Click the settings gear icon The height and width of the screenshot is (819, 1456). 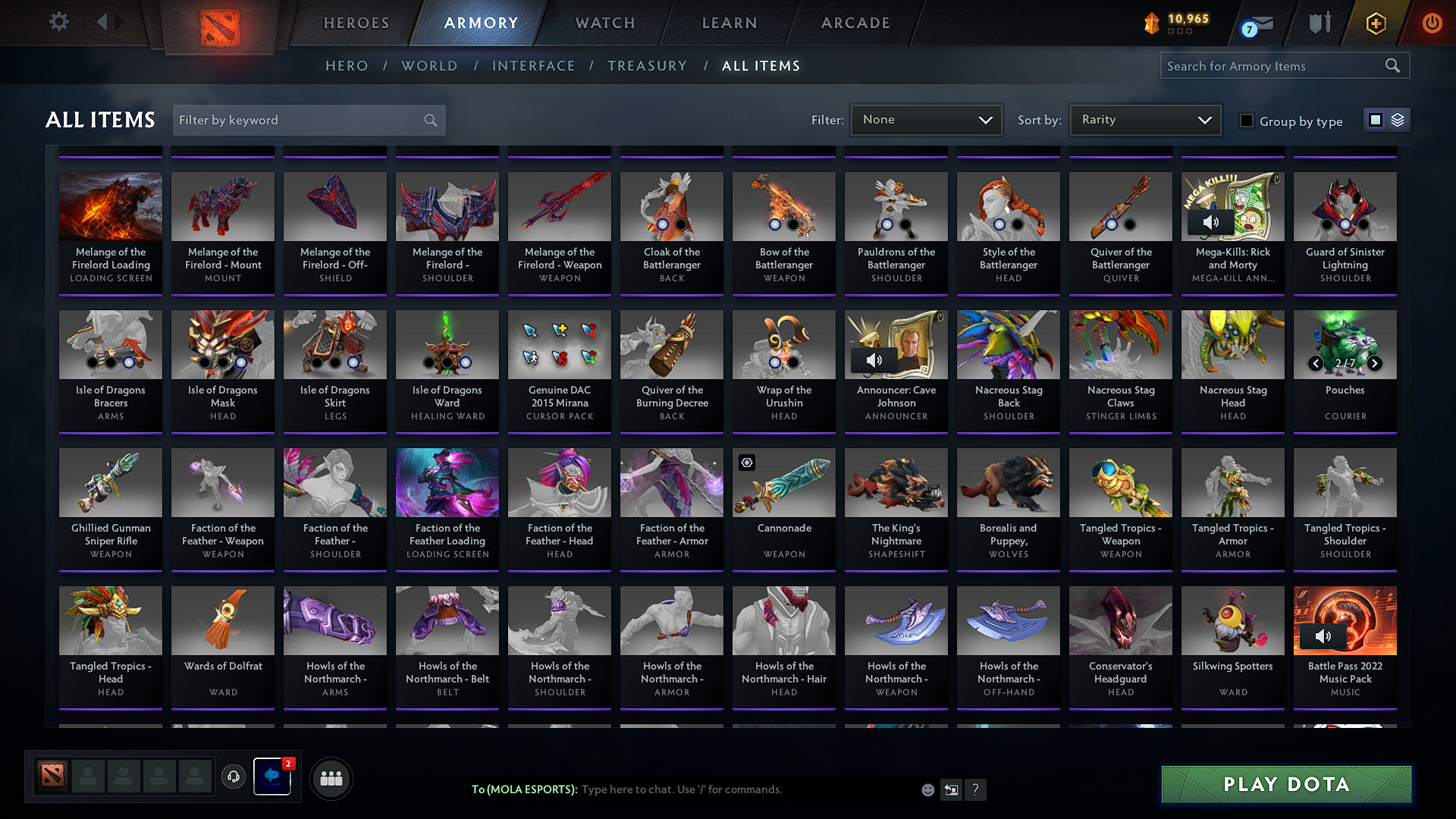58,22
